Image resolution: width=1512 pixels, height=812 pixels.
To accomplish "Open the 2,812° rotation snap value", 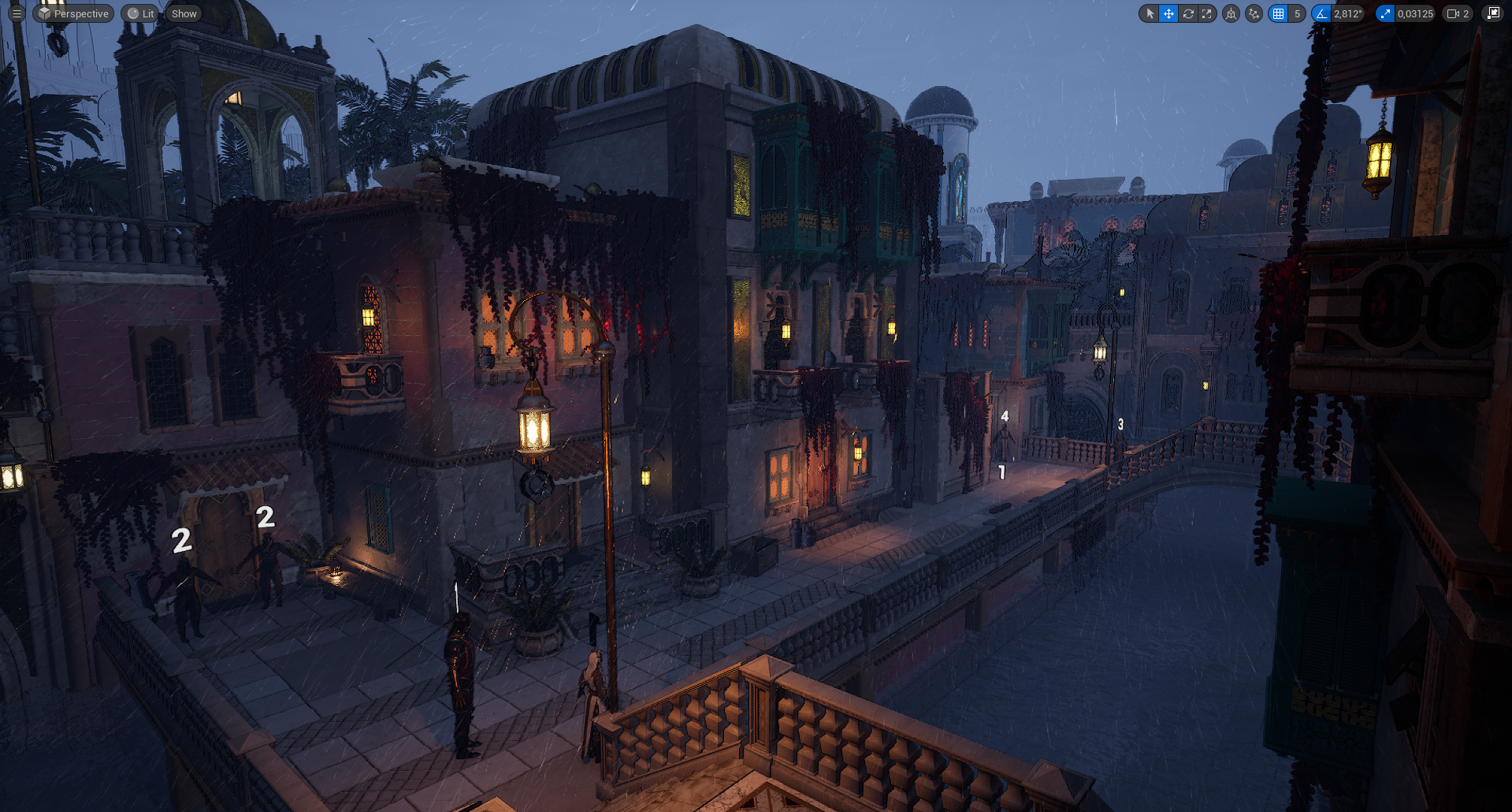I will (1348, 13).
